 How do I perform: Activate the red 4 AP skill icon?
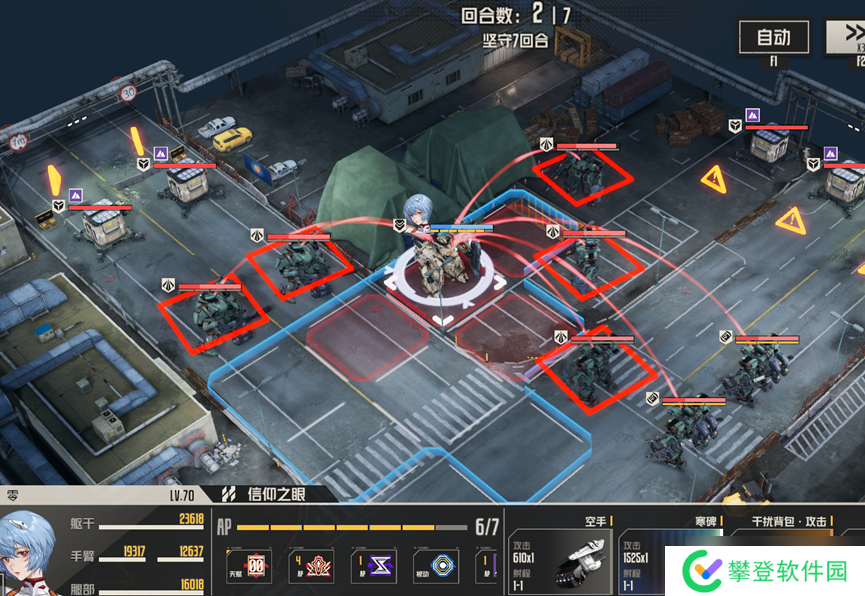click(310, 566)
